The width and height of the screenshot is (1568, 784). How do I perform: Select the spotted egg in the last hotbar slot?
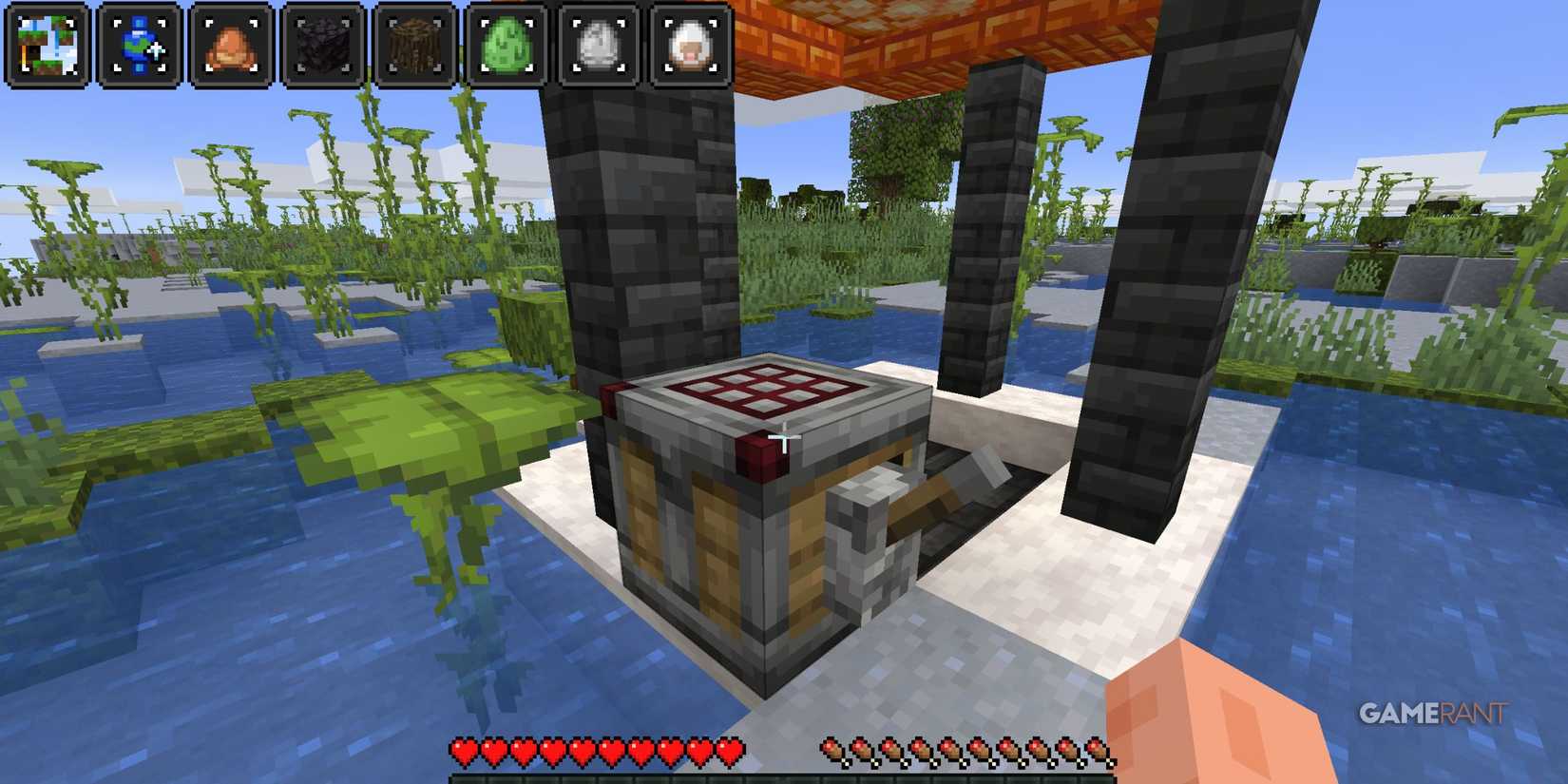point(692,42)
